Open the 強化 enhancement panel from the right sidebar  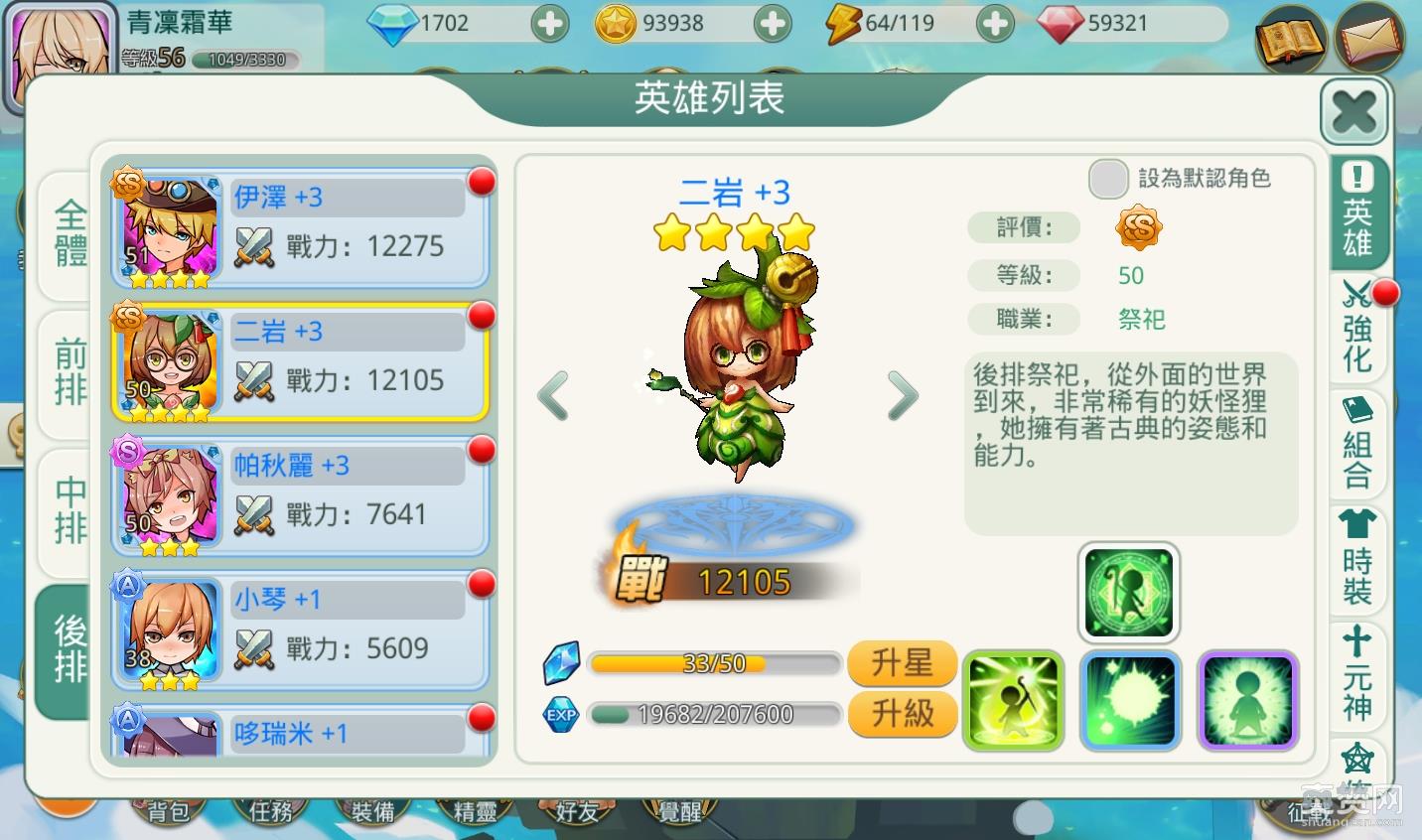[1357, 333]
